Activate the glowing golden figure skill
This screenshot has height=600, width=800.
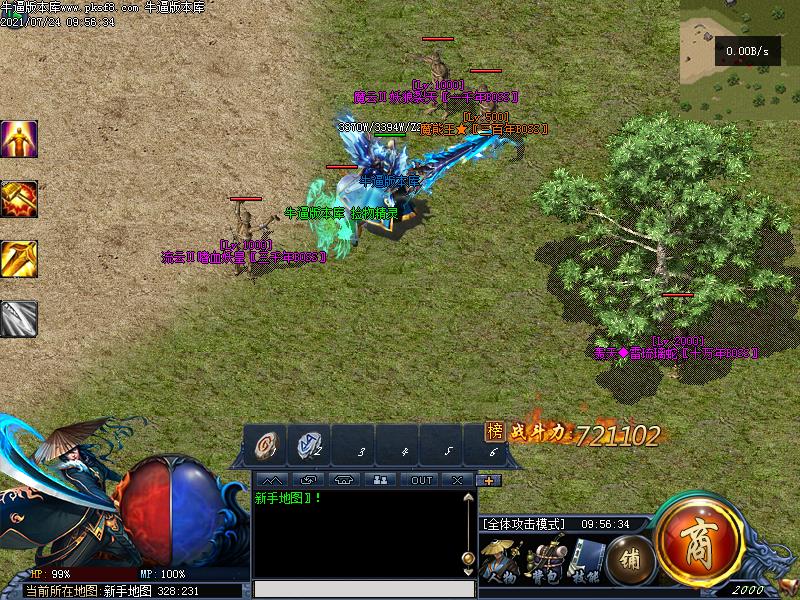click(x=19, y=139)
